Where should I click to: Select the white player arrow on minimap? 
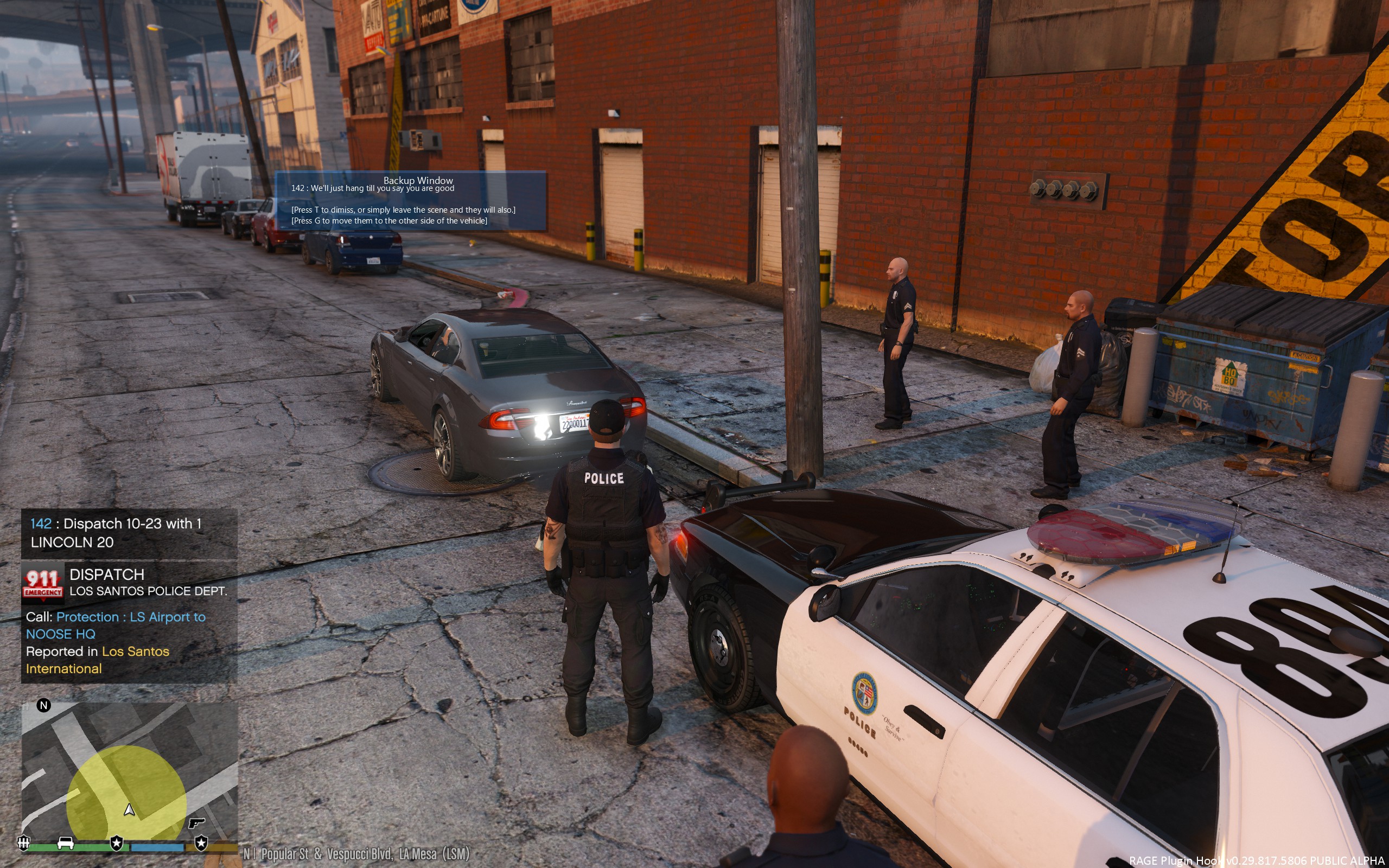point(130,809)
